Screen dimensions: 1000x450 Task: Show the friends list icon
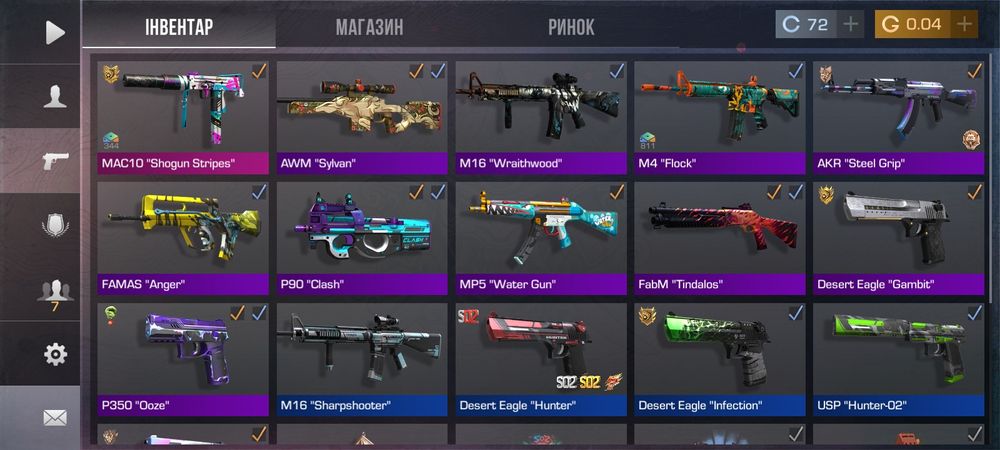coord(55,291)
